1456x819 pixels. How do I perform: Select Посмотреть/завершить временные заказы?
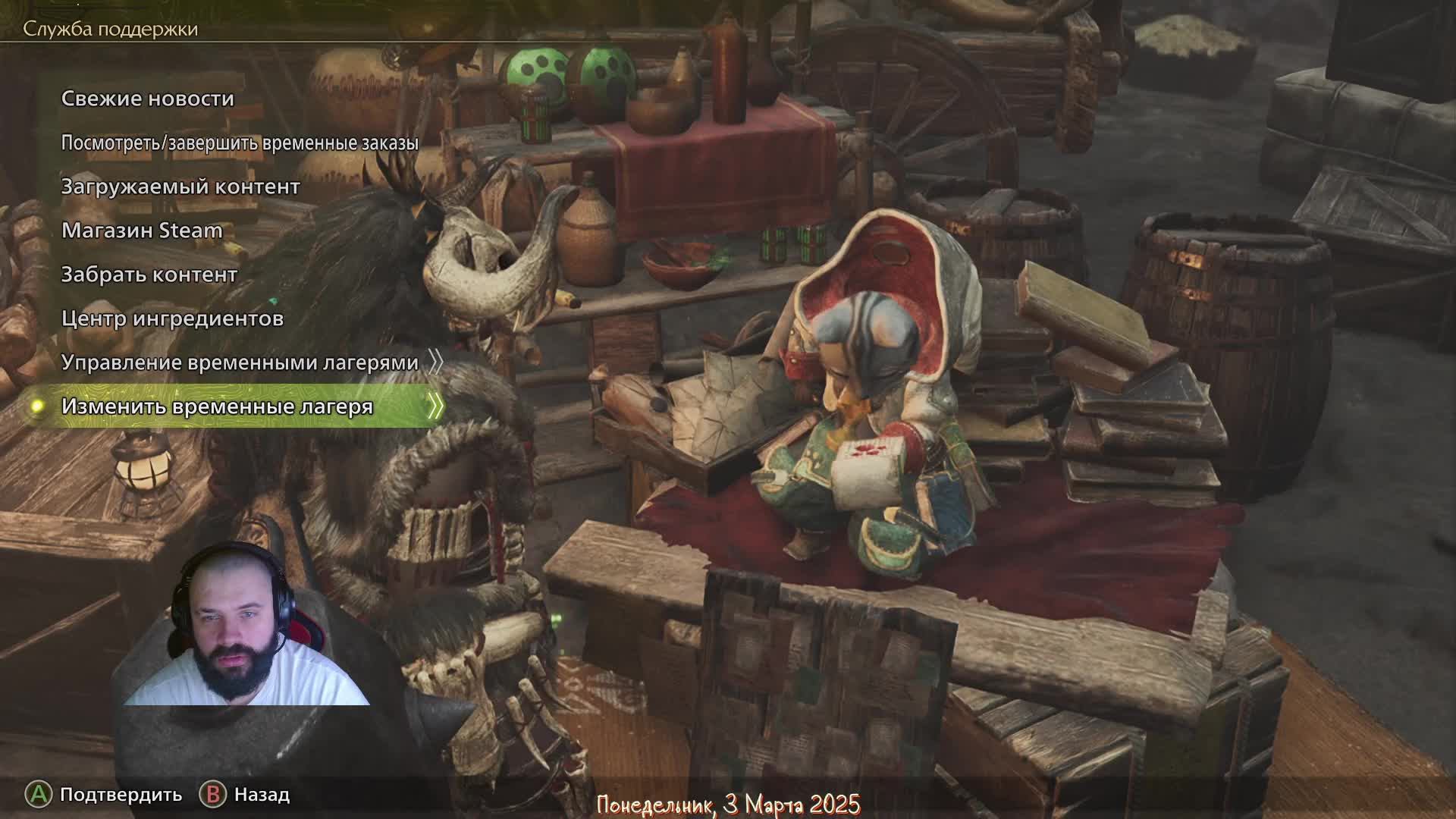pos(240,143)
